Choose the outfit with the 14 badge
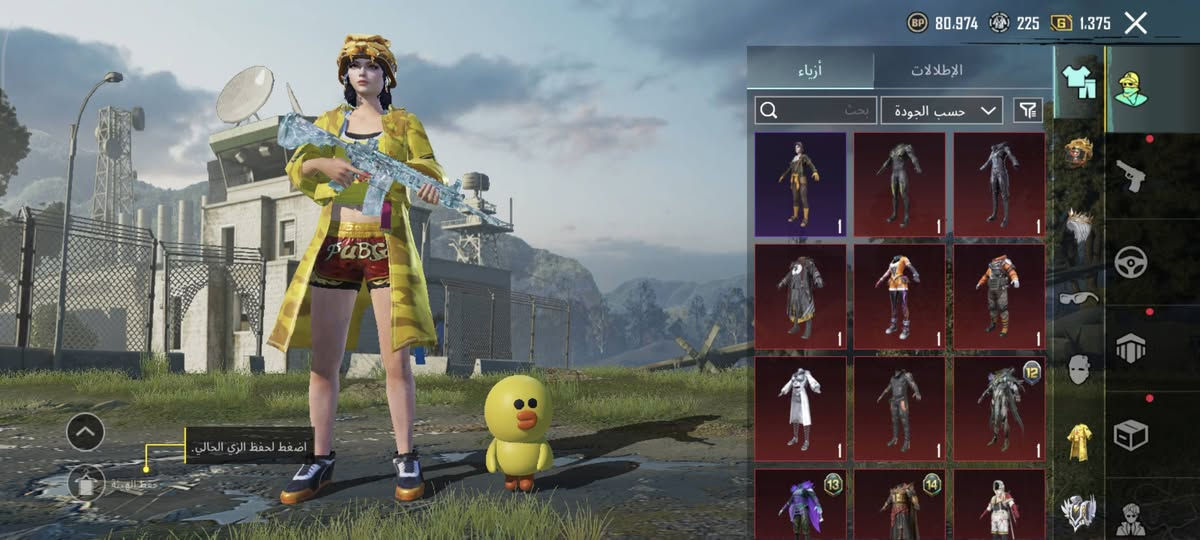Image resolution: width=1200 pixels, height=540 pixels. (899, 505)
